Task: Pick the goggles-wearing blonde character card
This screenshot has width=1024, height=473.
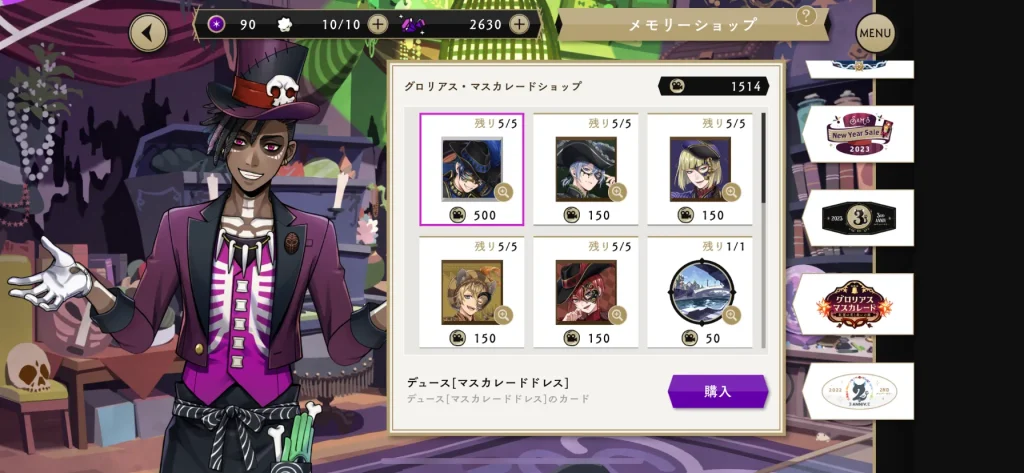Action: point(471,292)
